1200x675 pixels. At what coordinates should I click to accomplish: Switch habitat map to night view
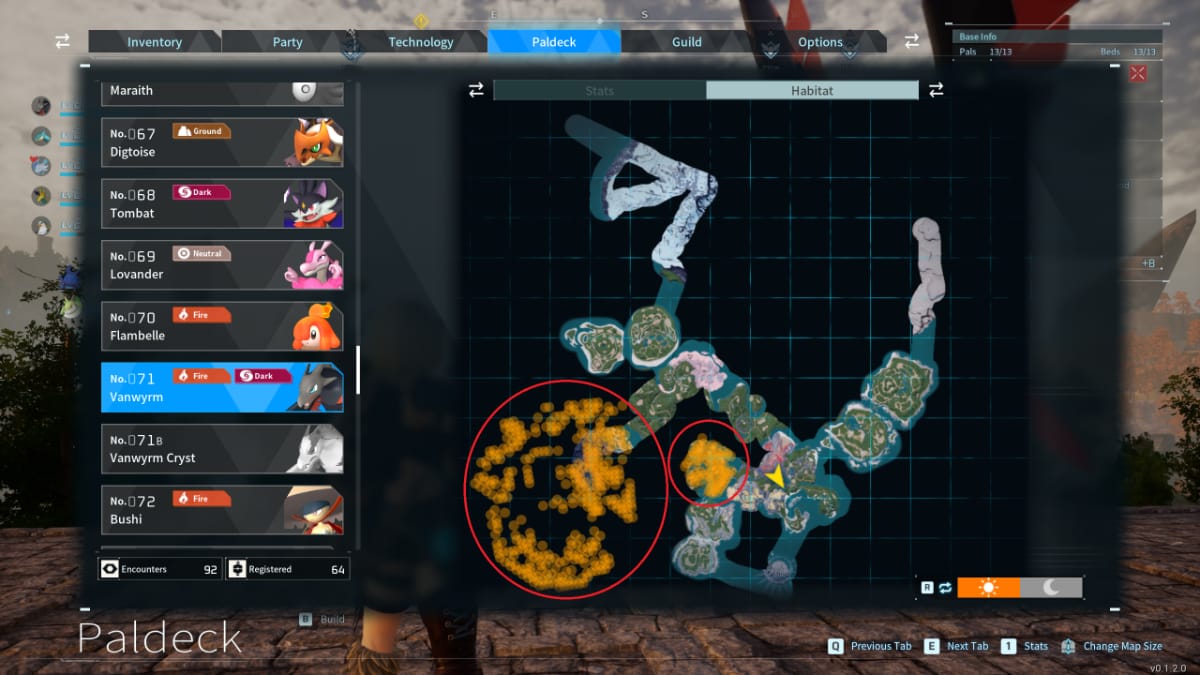point(1051,587)
